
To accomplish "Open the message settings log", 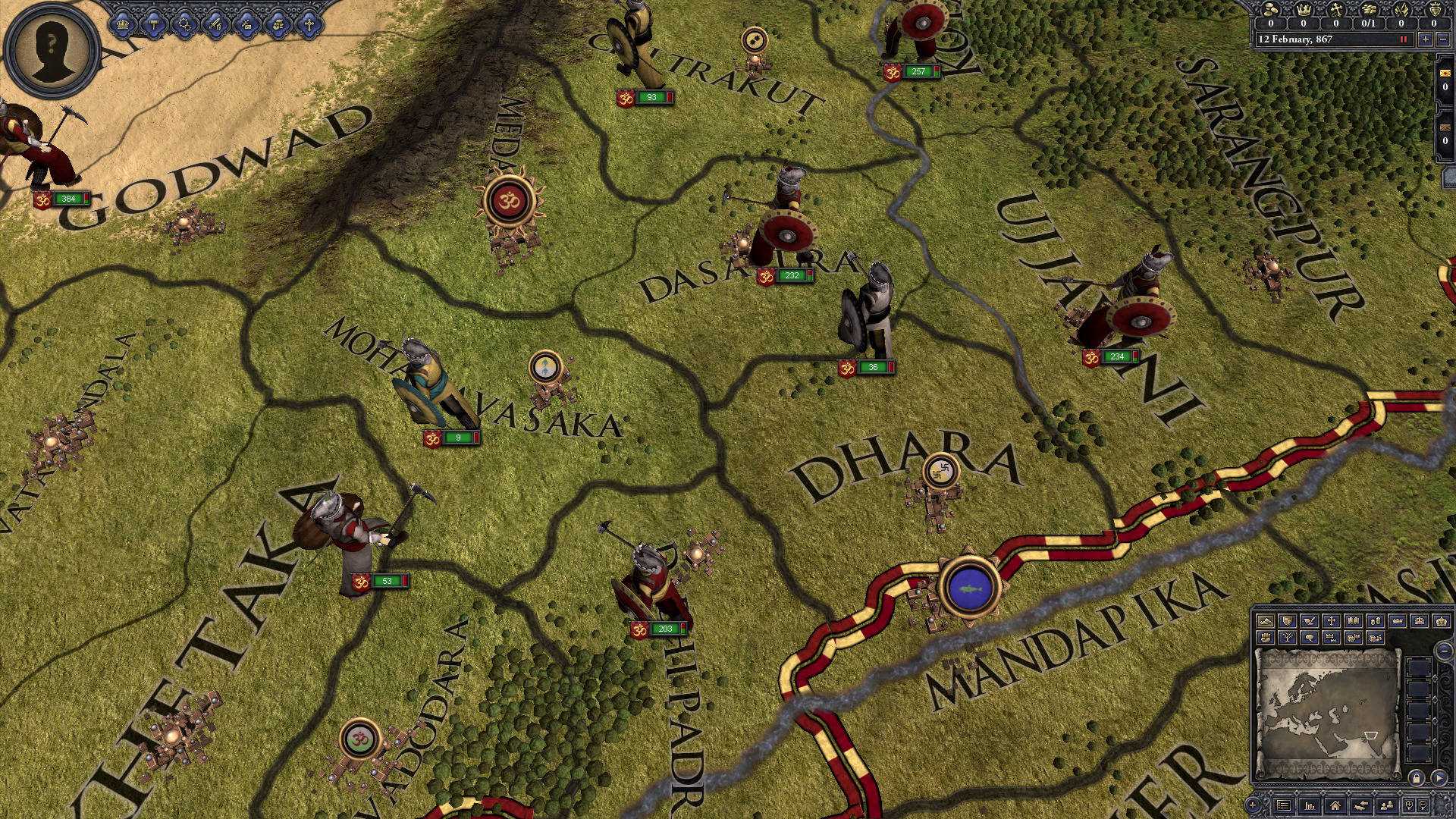I will click(1283, 805).
